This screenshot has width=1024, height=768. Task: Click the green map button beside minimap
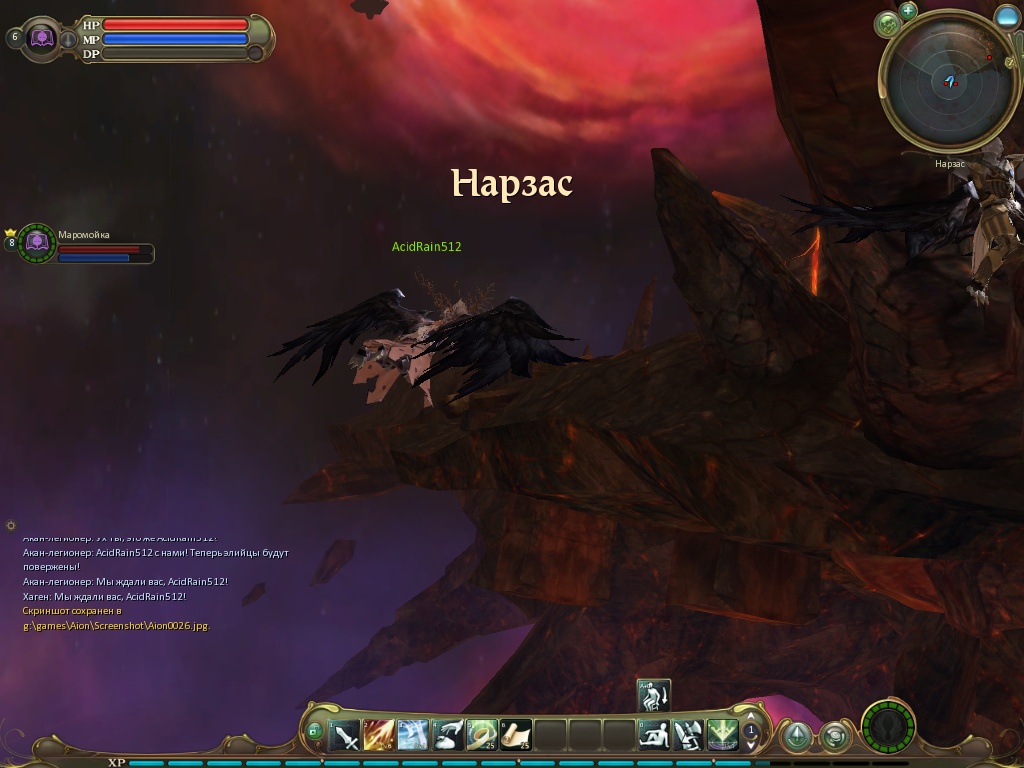pos(888,24)
